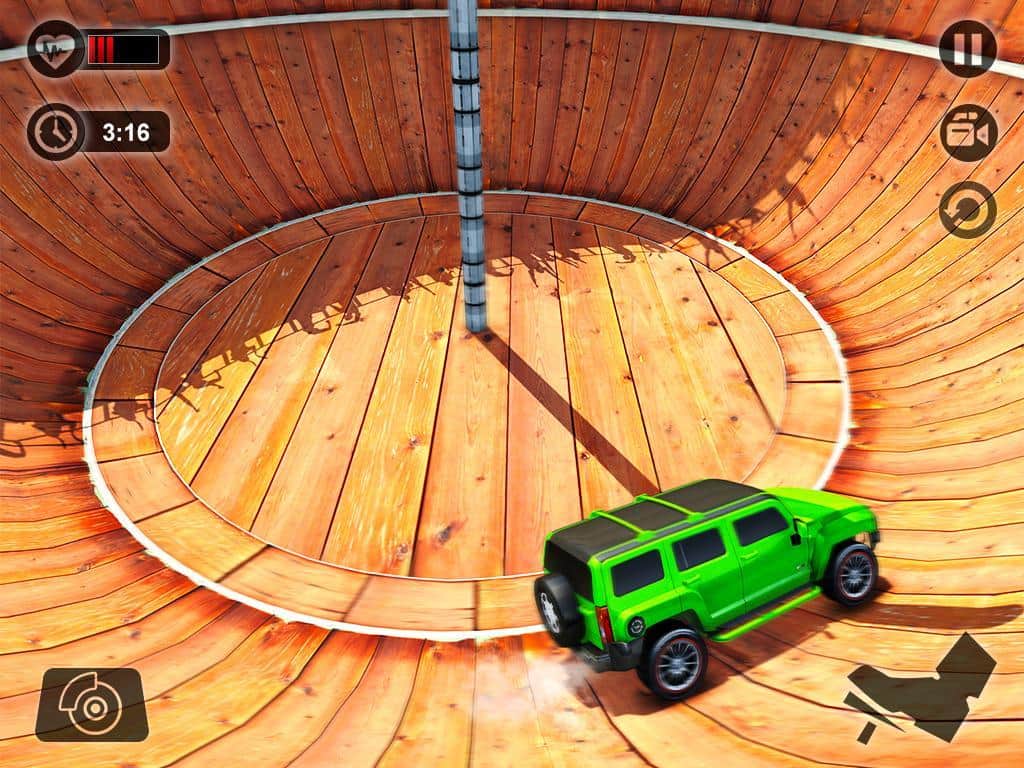The height and width of the screenshot is (768, 1024).
Task: Hit the accelerator pedal
Action: [922, 686]
